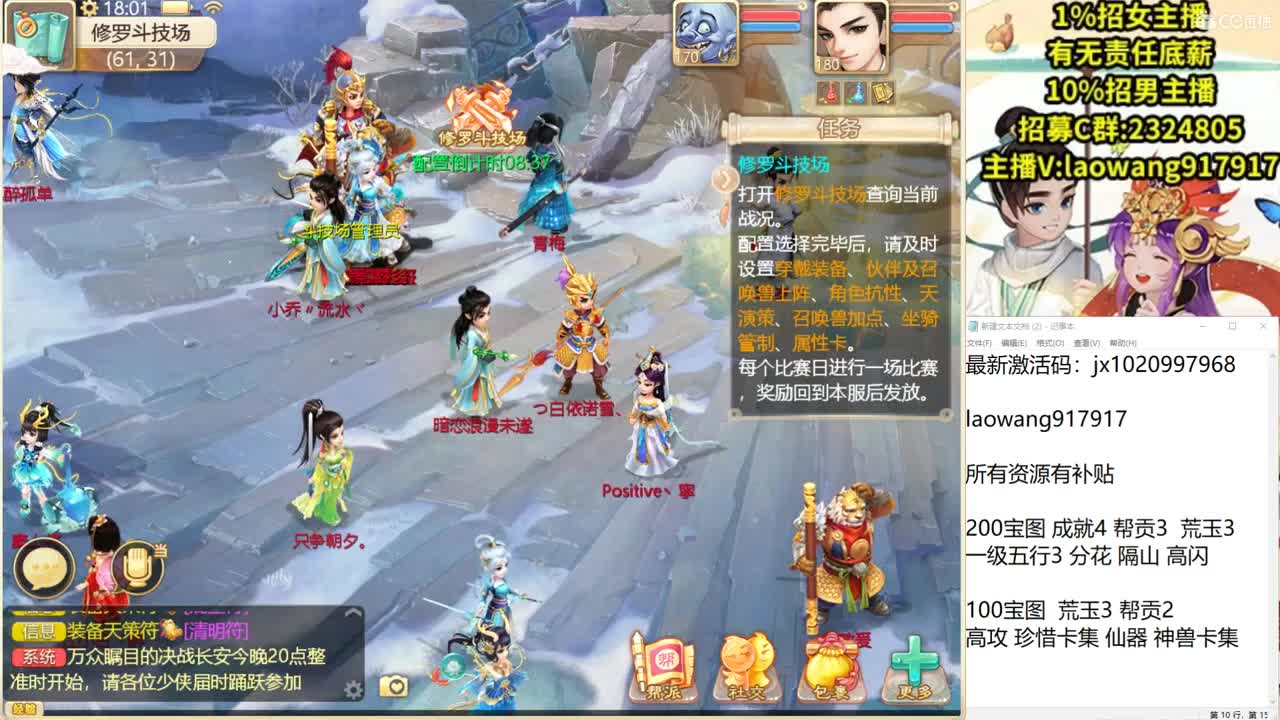1280x720 pixels.
Task: Open the chat settings gear icon
Action: 352,688
